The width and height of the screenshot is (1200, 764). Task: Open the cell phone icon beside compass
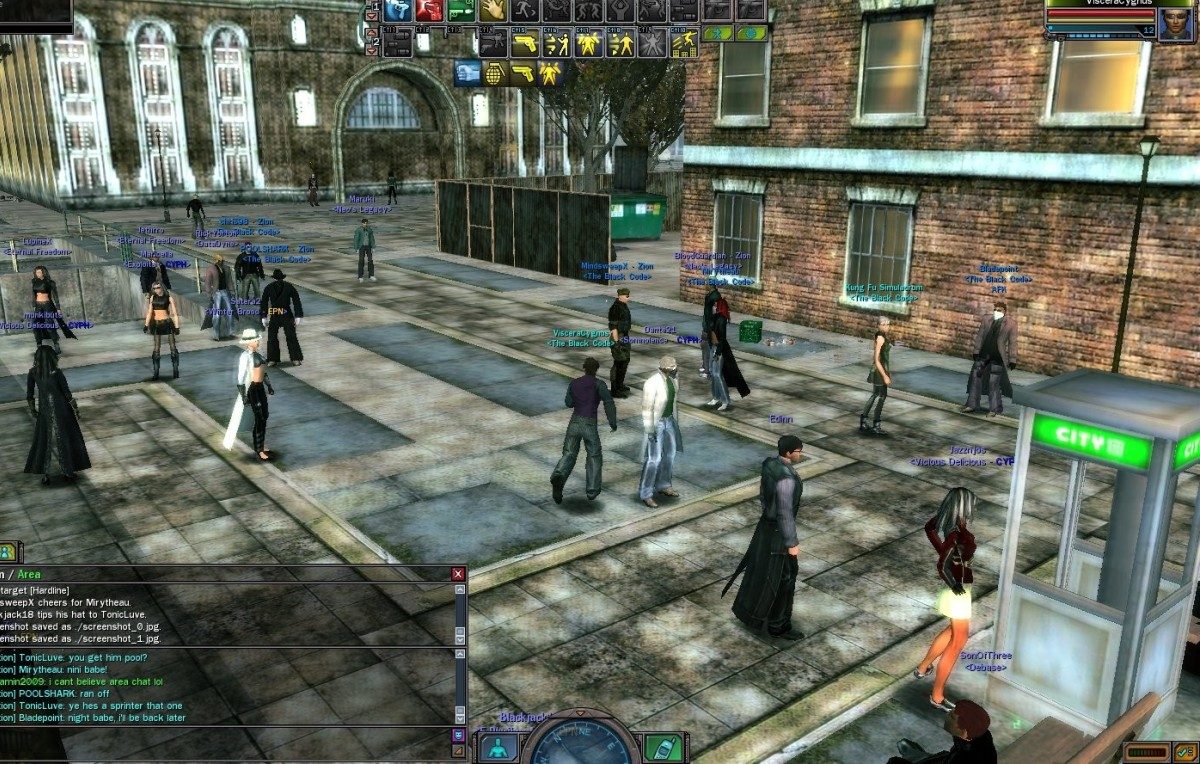click(662, 748)
